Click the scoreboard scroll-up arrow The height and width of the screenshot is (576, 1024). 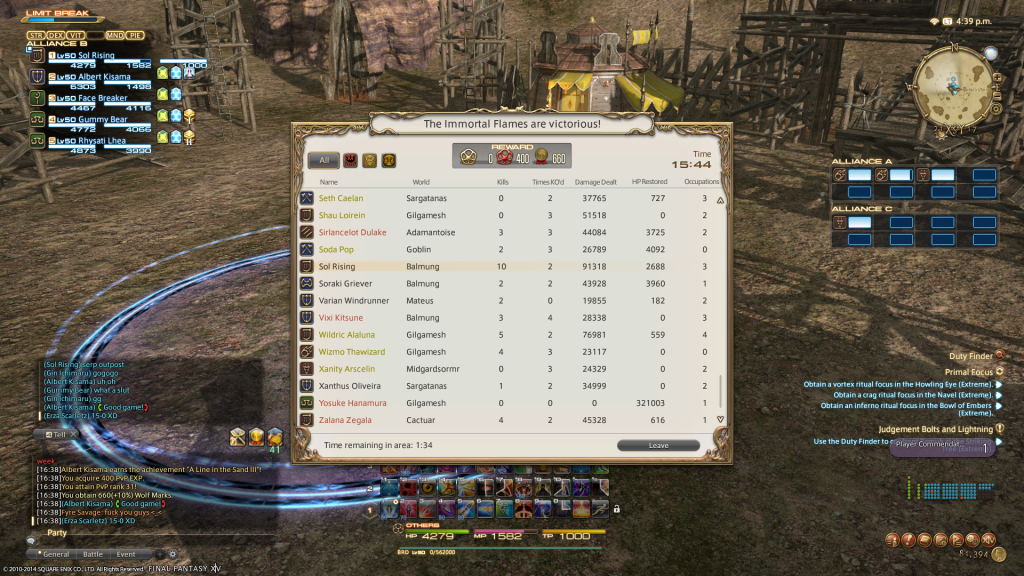pos(720,200)
